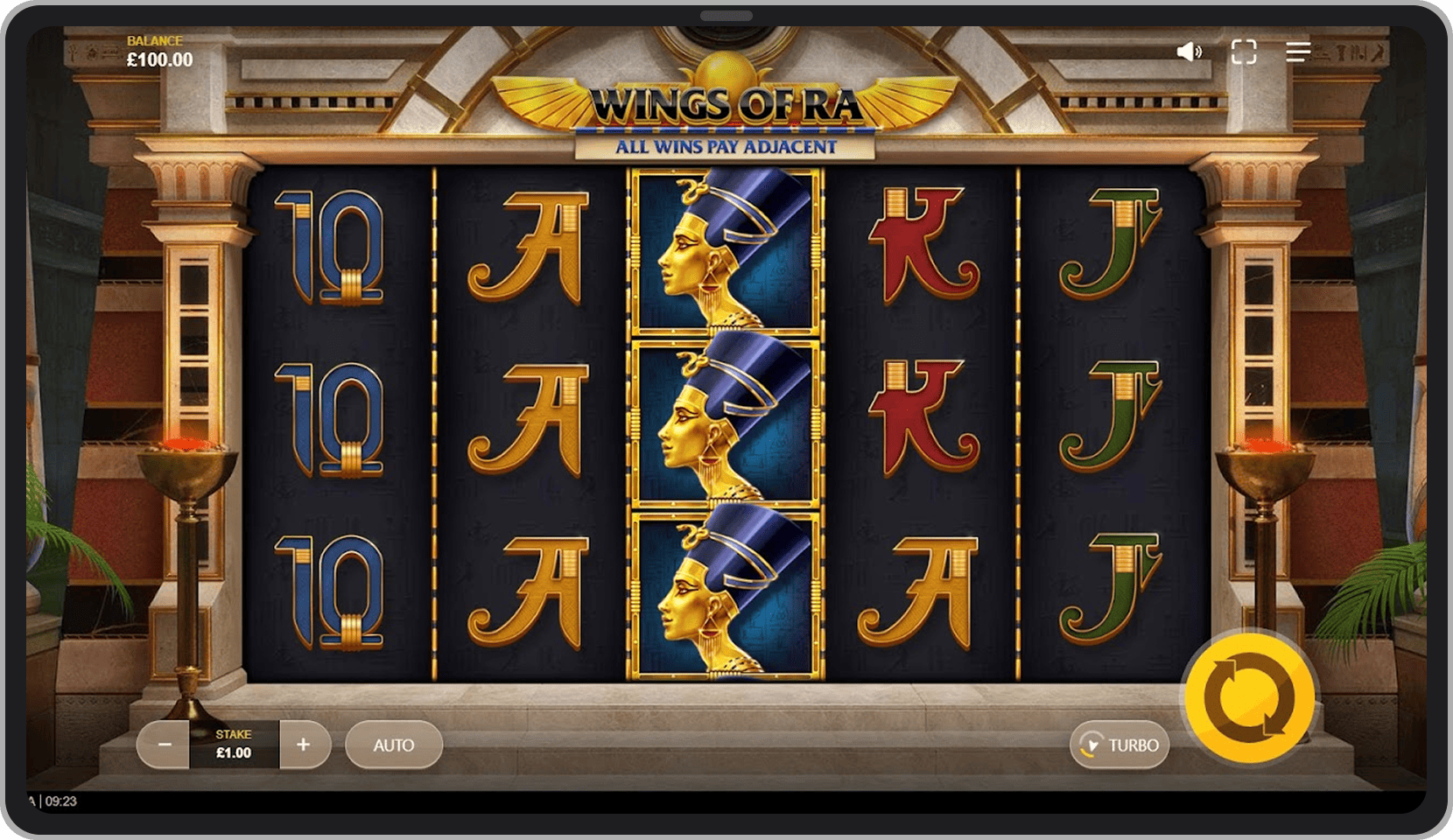Increase the stake with the plus button
This screenshot has width=1453, height=840.
pos(304,745)
